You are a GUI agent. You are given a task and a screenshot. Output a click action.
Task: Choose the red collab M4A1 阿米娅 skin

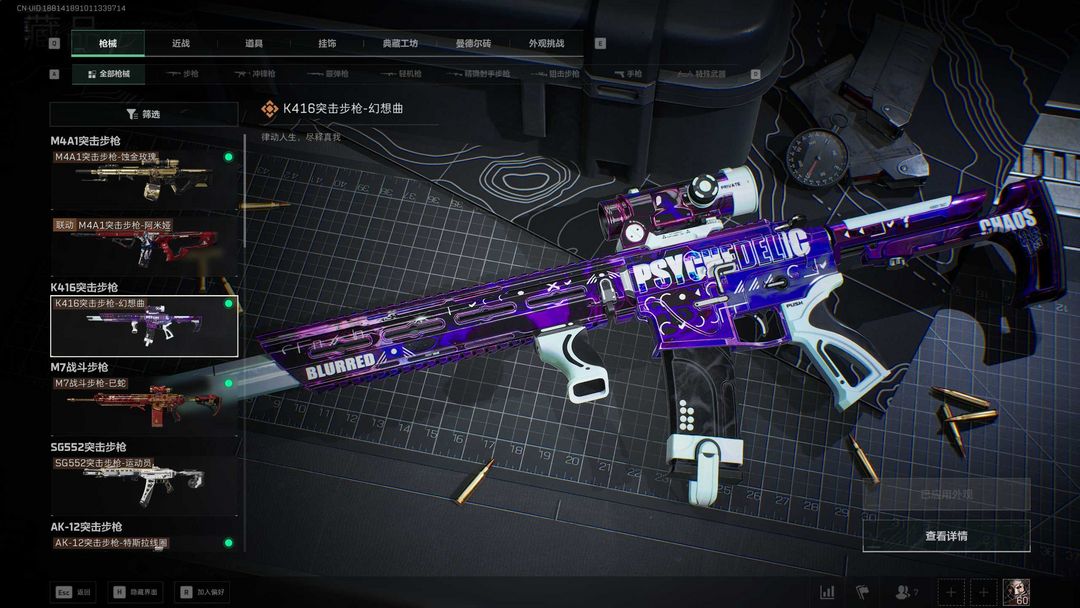tap(145, 246)
